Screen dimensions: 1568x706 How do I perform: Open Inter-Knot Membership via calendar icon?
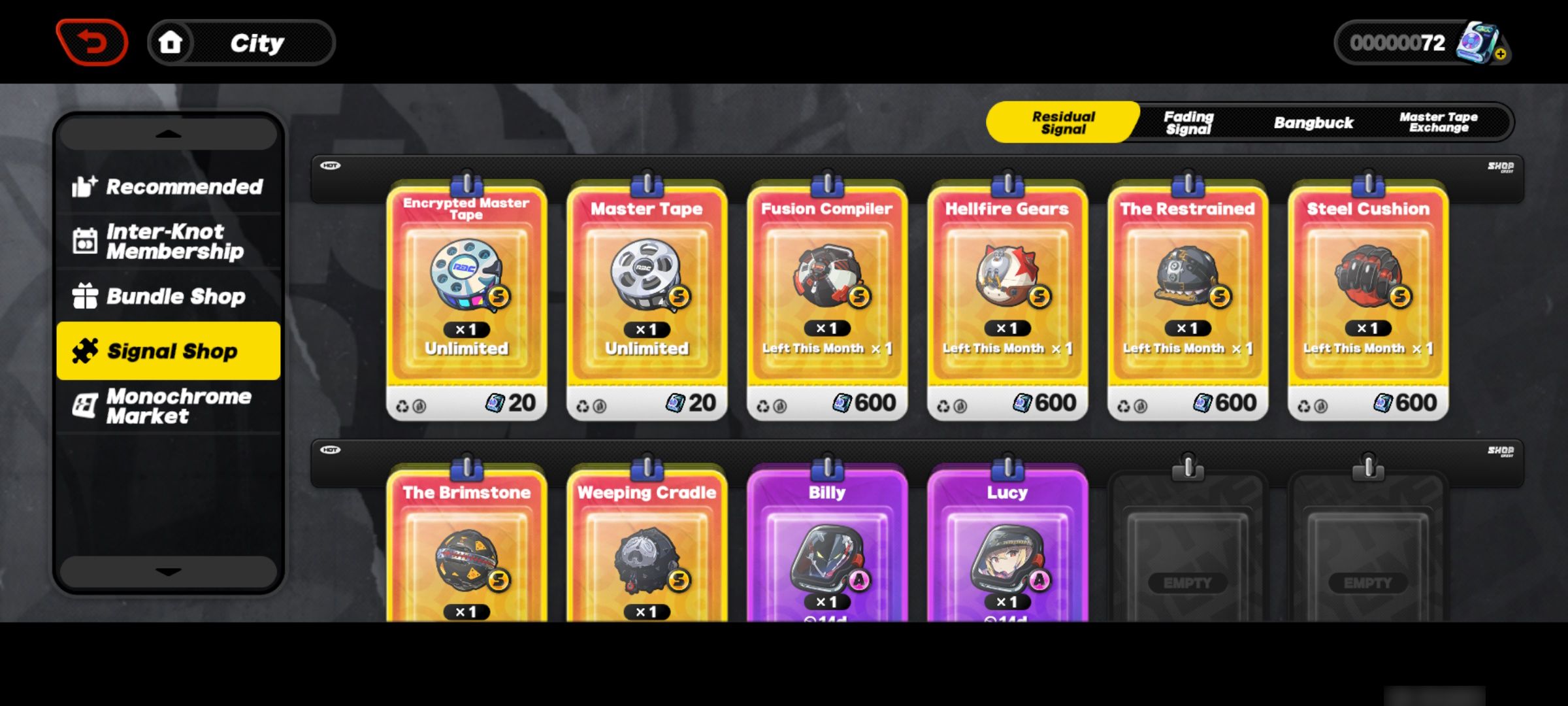(84, 241)
